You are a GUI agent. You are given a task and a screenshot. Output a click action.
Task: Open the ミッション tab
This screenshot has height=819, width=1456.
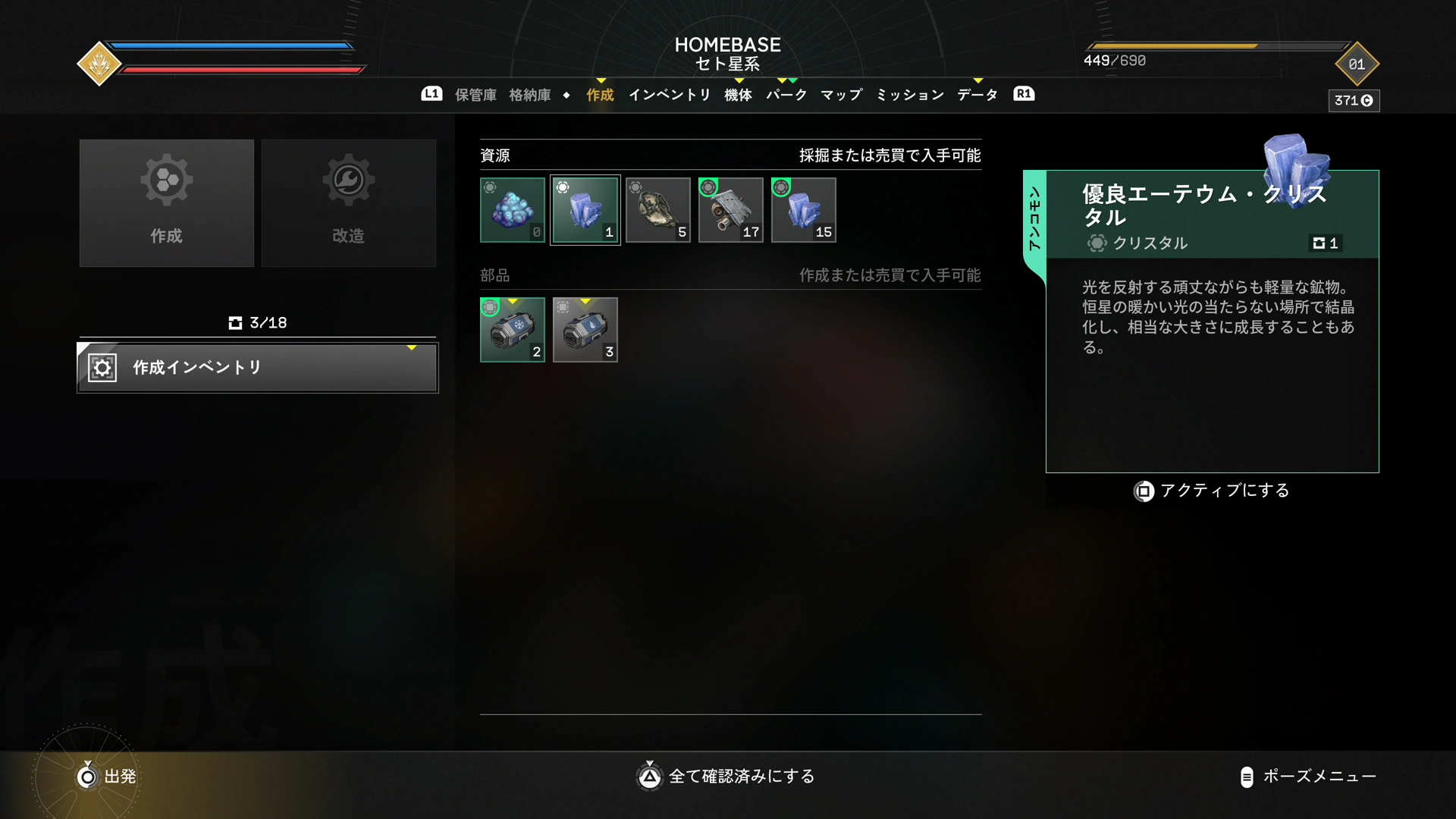tap(910, 95)
